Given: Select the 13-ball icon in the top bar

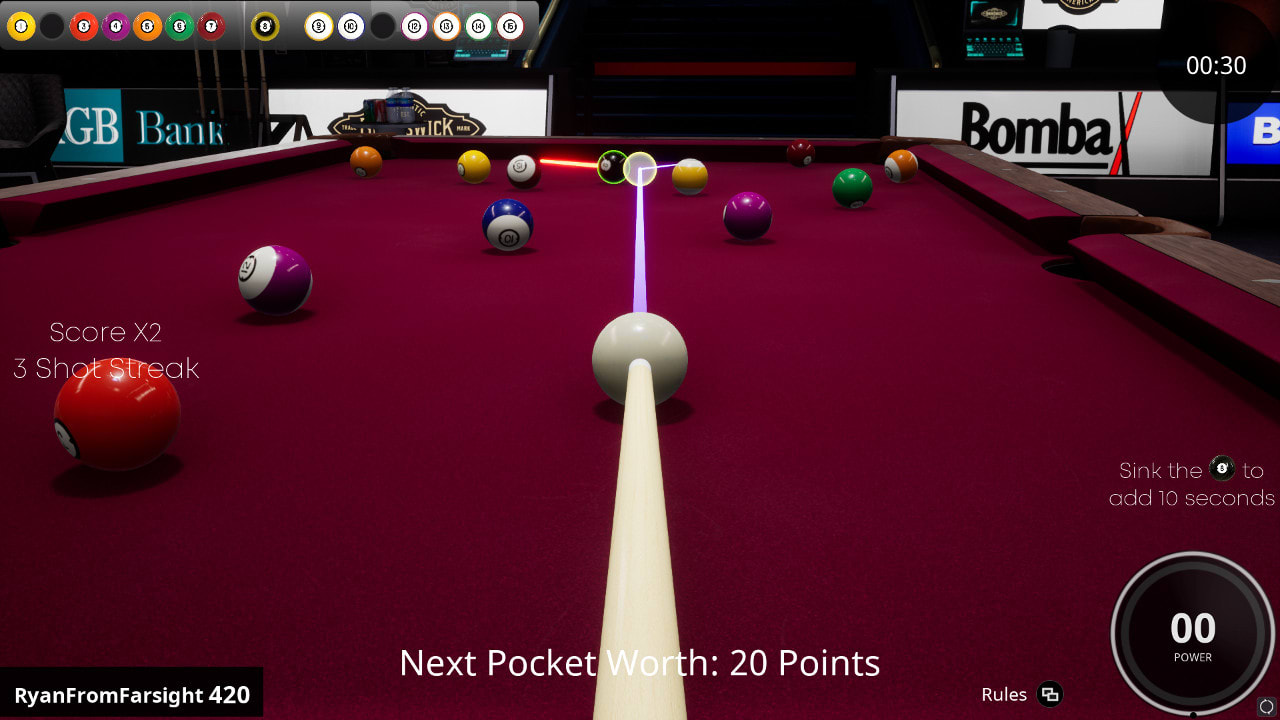Looking at the screenshot, I should coord(446,27).
